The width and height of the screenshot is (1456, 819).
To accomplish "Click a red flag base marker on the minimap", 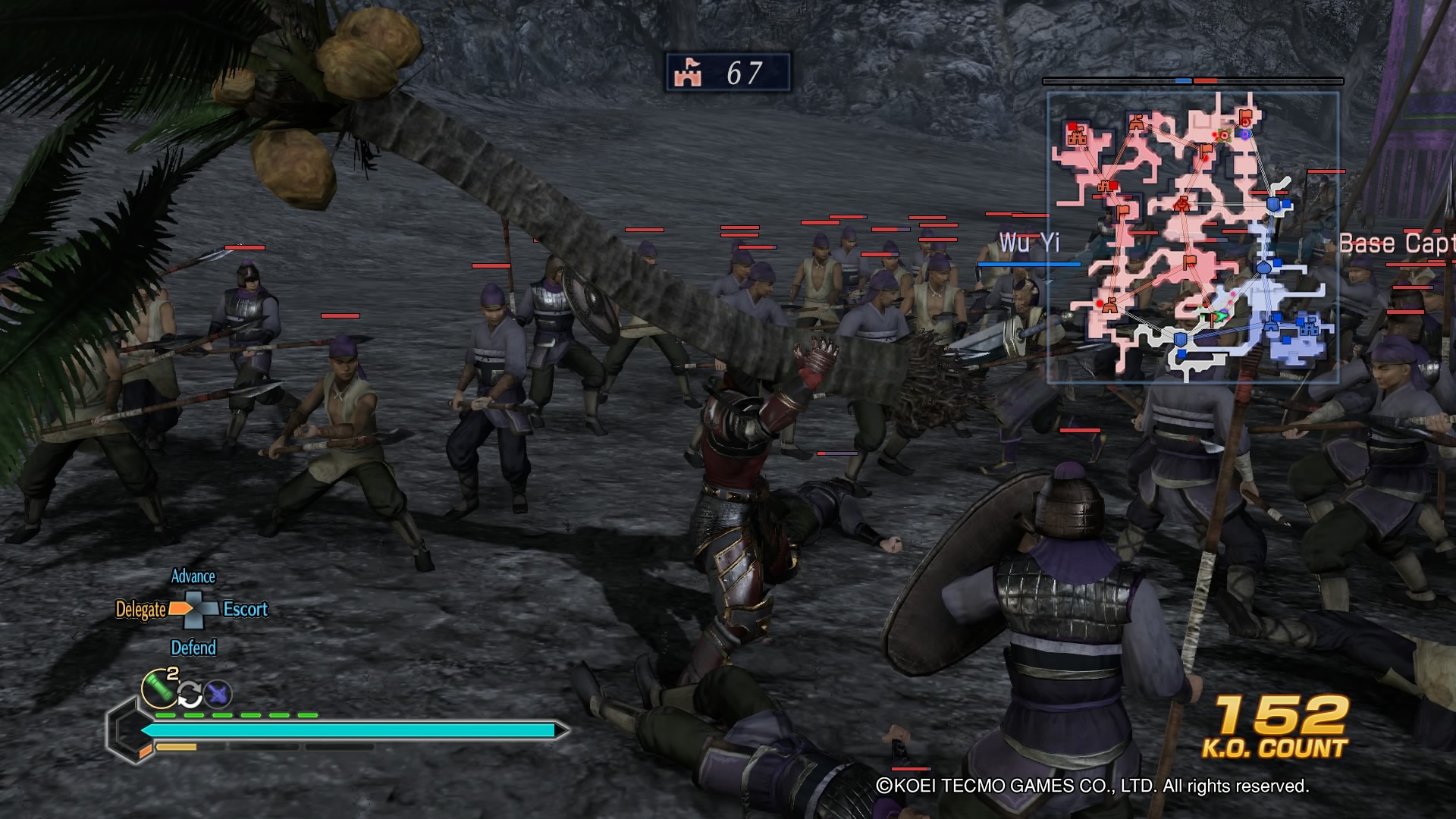I will [1206, 149].
